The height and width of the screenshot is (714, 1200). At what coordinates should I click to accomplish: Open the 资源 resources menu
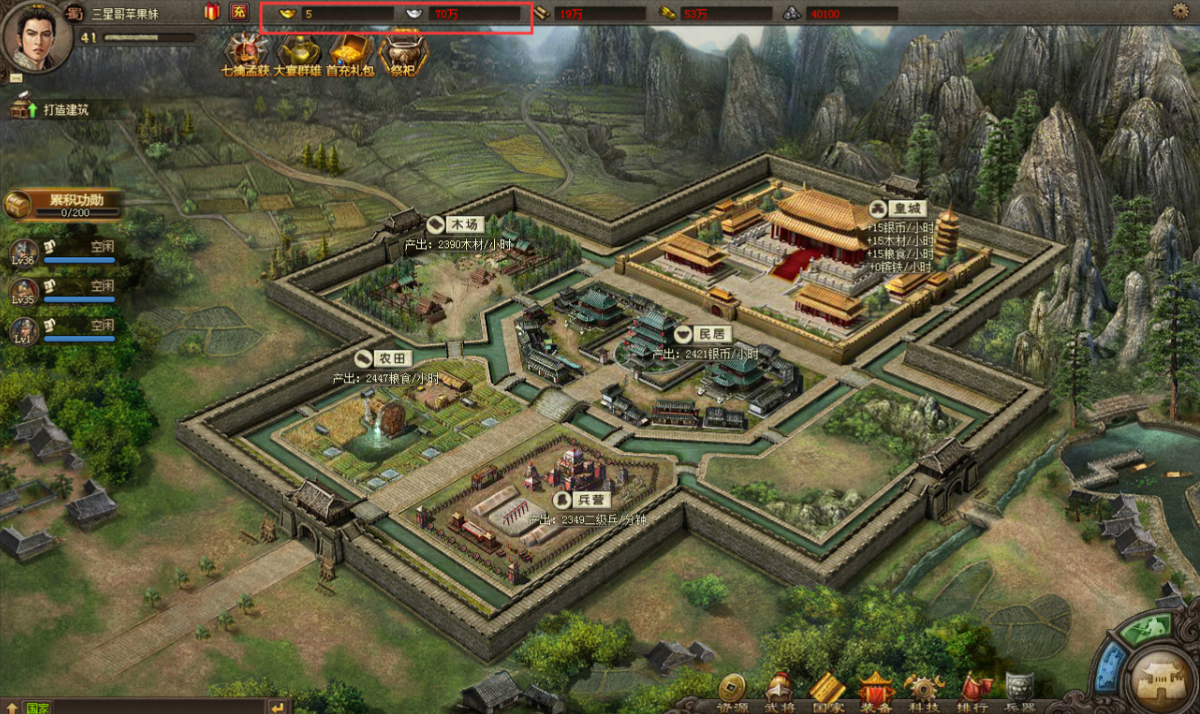coord(733,690)
